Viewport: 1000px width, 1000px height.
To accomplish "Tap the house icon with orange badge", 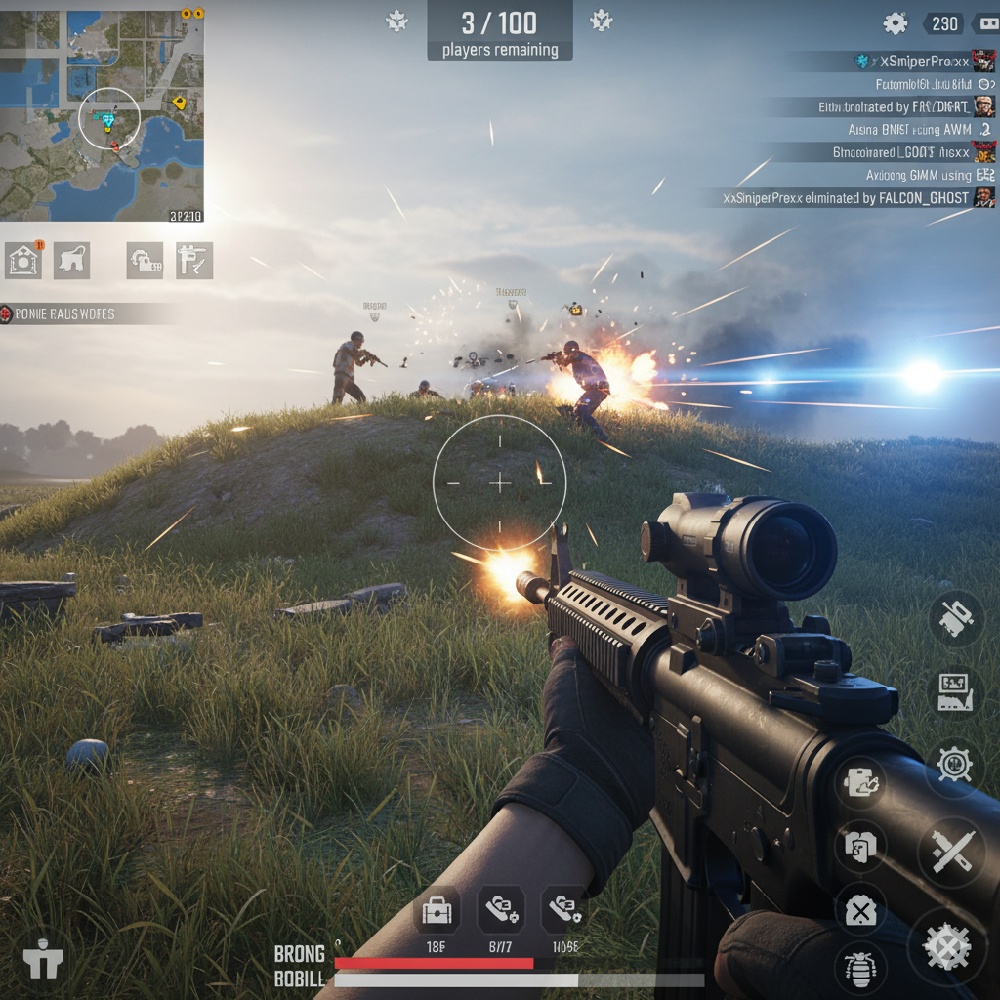I will click(24, 260).
